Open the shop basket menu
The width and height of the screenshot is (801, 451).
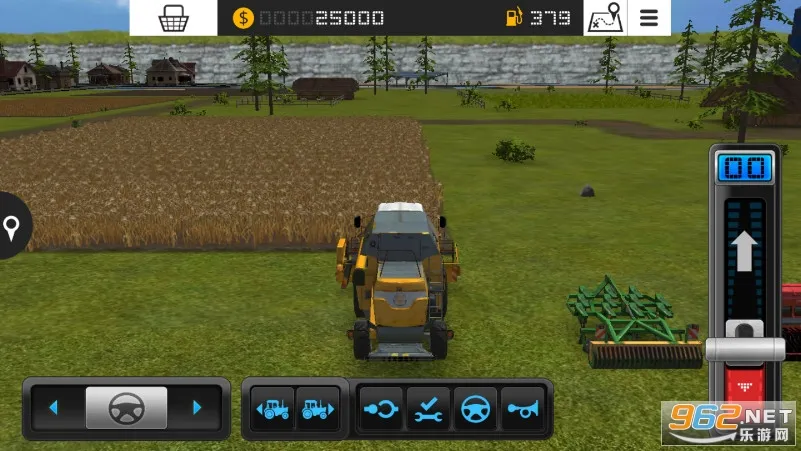click(173, 18)
